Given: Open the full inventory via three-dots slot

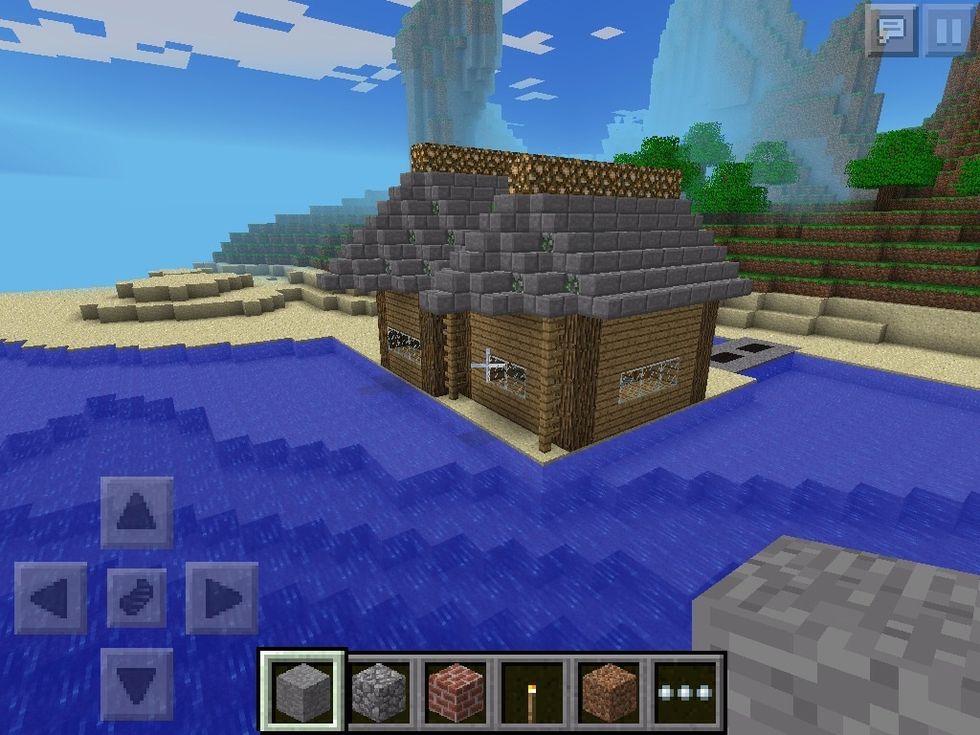Looking at the screenshot, I should (x=686, y=691).
